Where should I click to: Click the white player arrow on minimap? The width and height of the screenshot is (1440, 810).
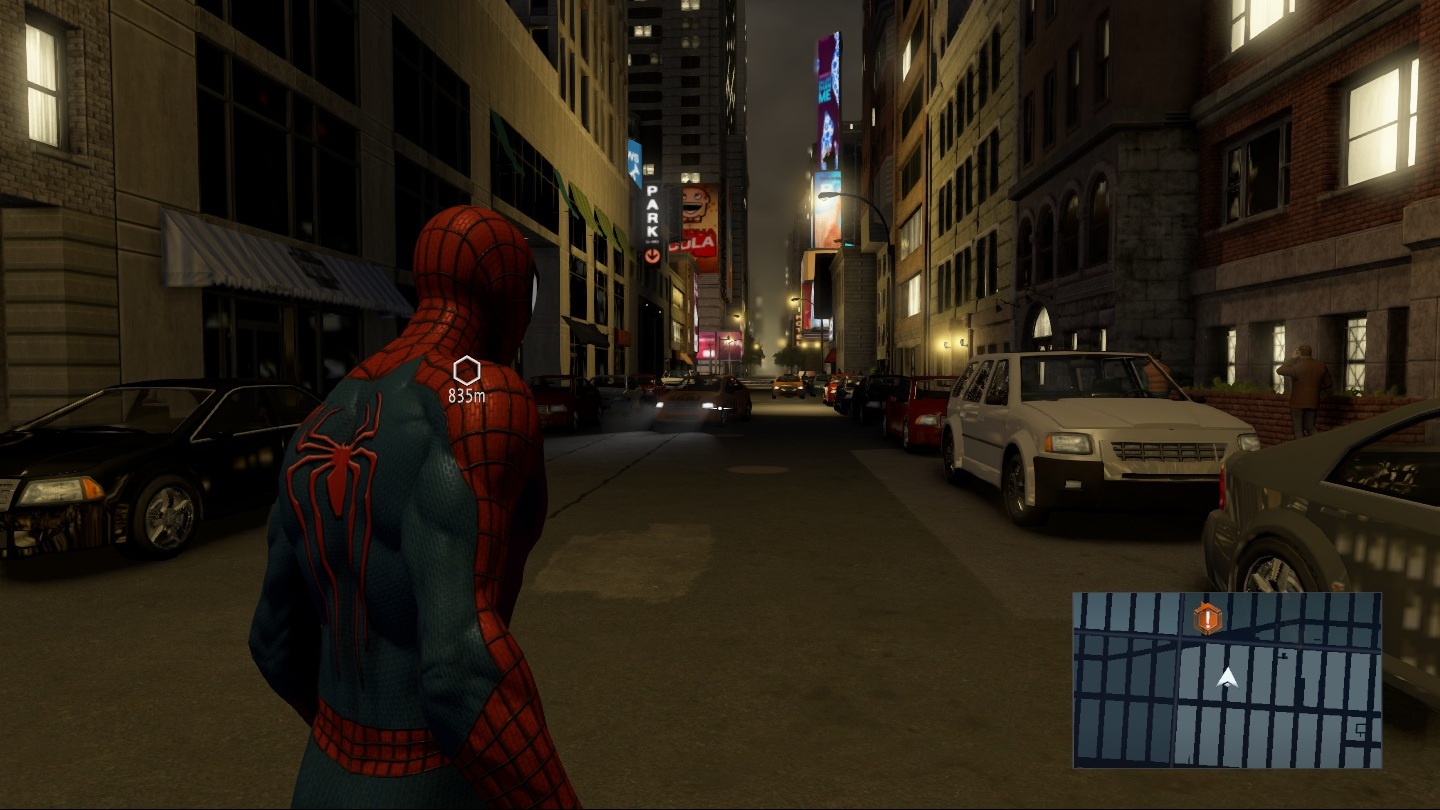pyautogui.click(x=1228, y=679)
